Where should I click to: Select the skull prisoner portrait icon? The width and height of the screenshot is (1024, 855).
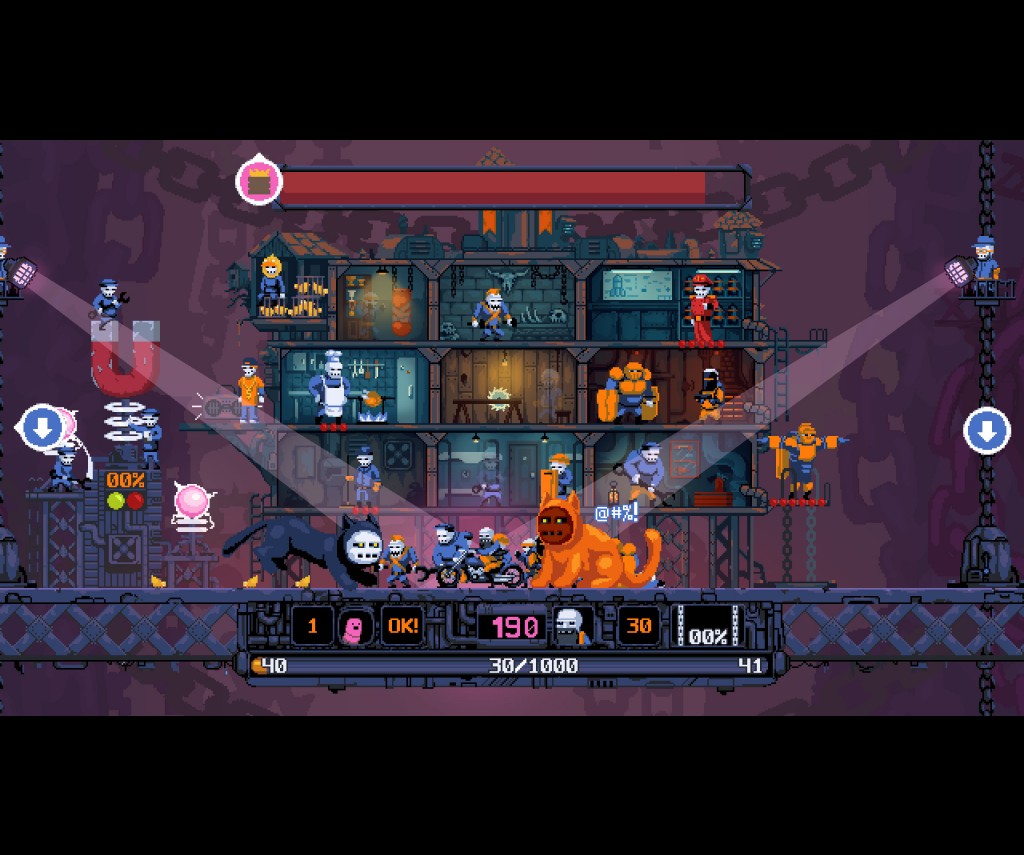(x=572, y=627)
